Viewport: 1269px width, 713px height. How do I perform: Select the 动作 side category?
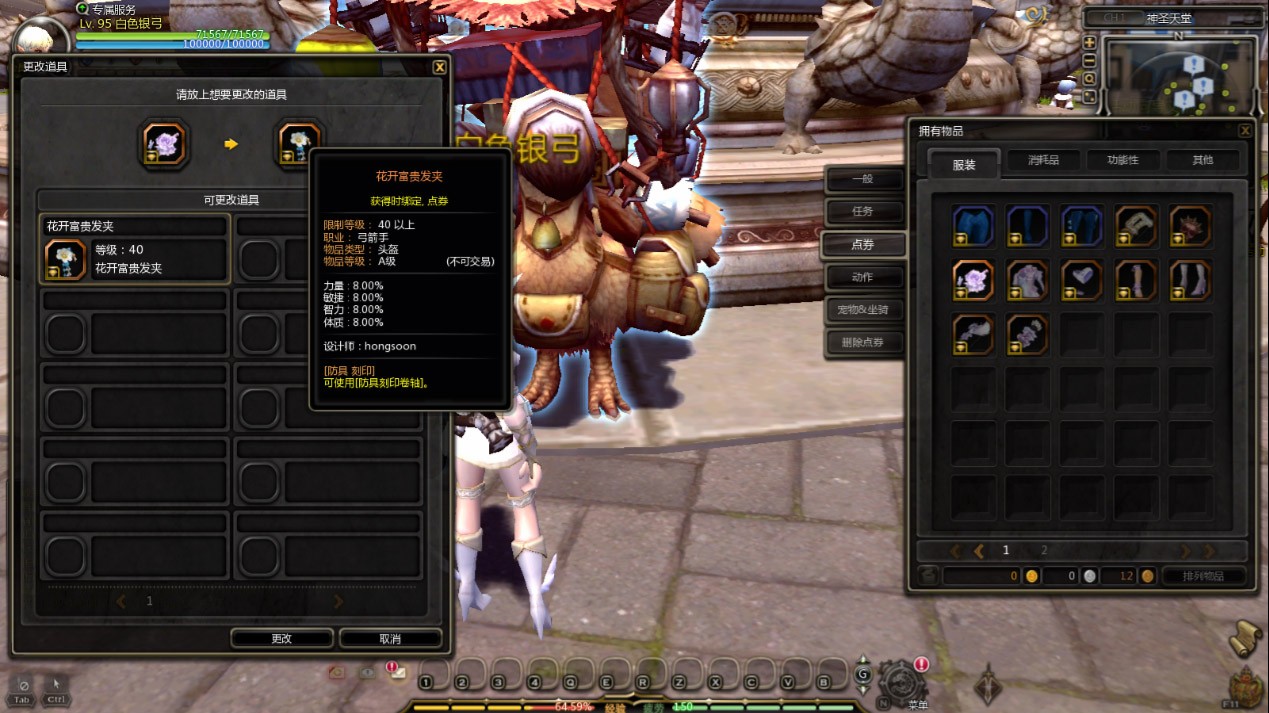[x=863, y=277]
